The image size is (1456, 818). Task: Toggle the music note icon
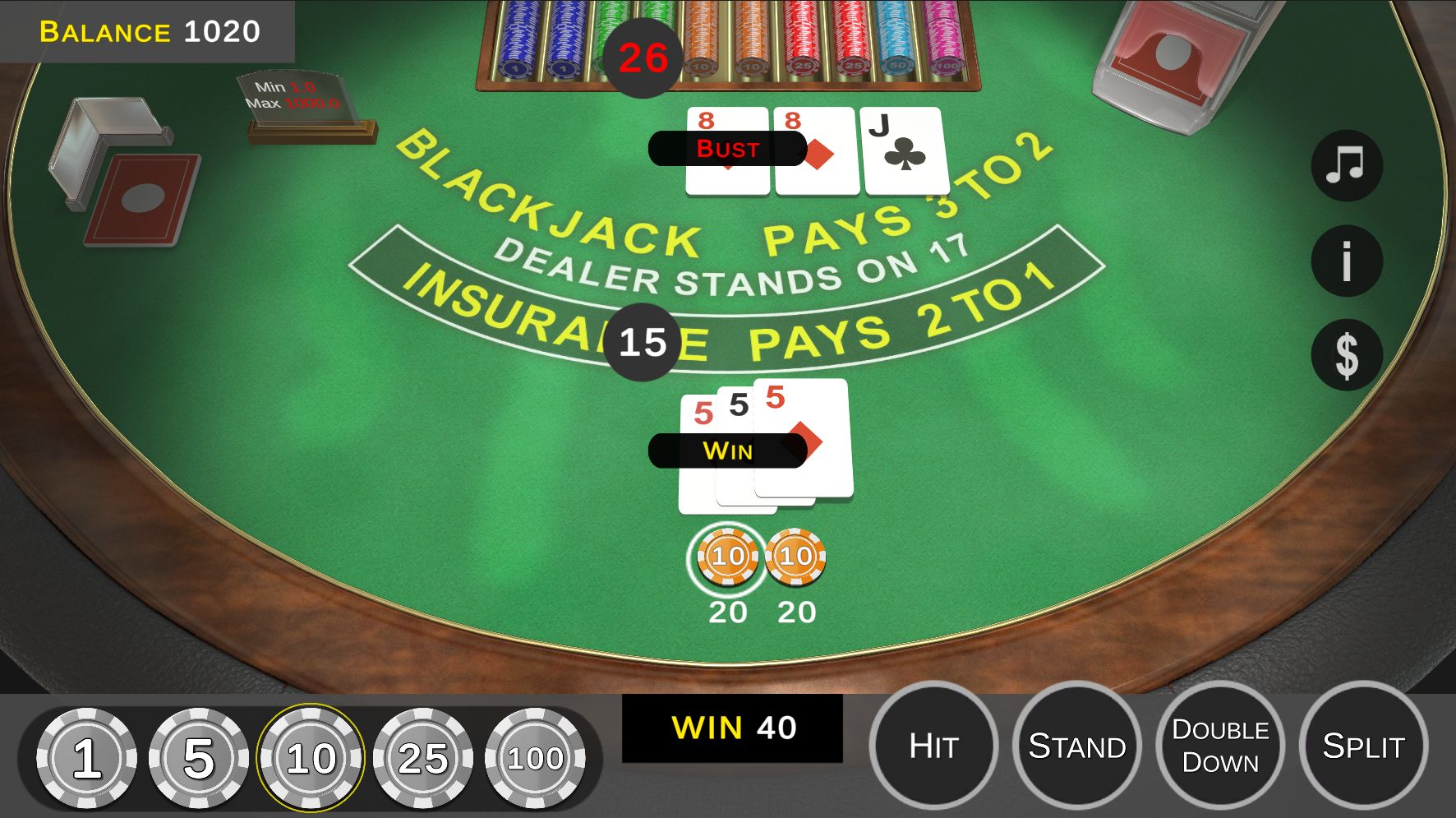[x=1346, y=166]
